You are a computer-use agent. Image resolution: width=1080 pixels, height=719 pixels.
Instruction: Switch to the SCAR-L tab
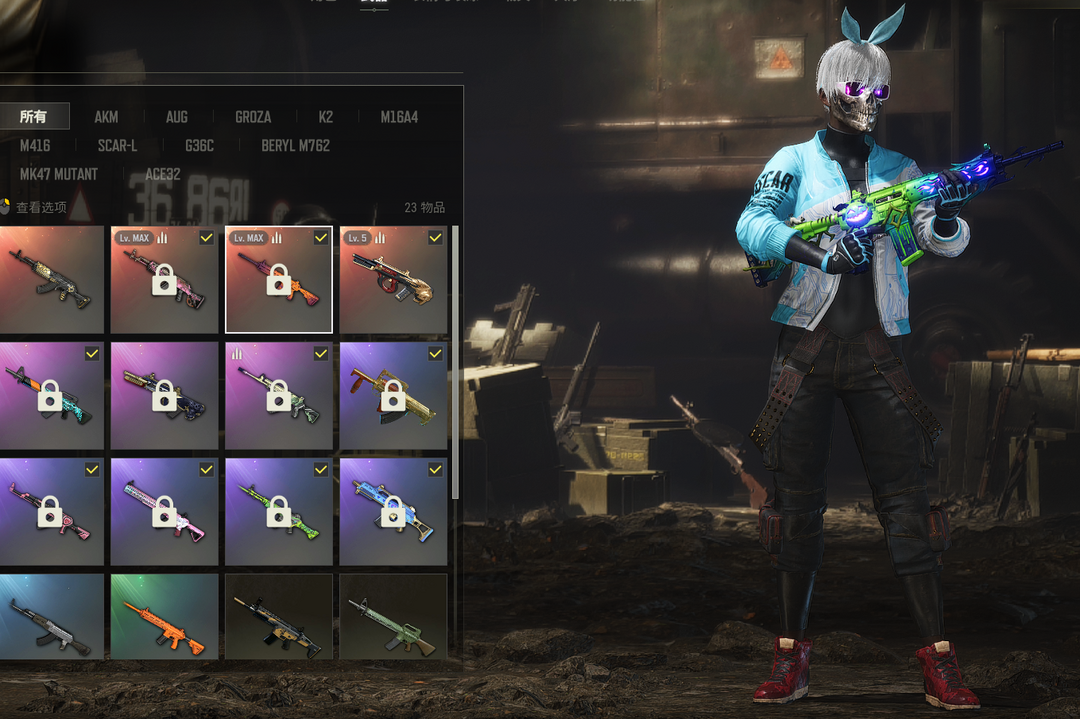coord(117,146)
